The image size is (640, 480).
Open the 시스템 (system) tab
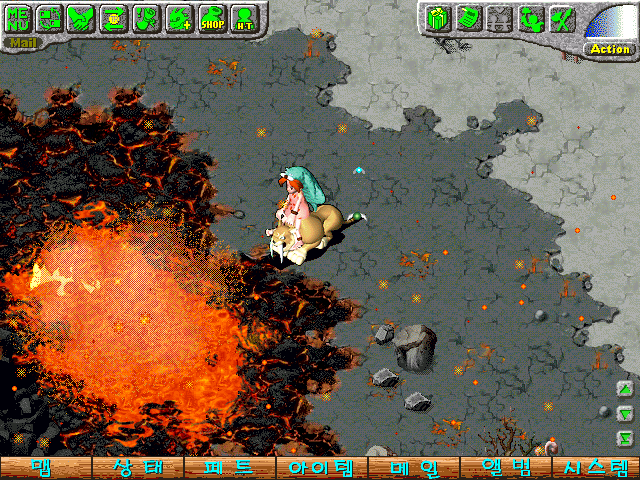[596, 468]
